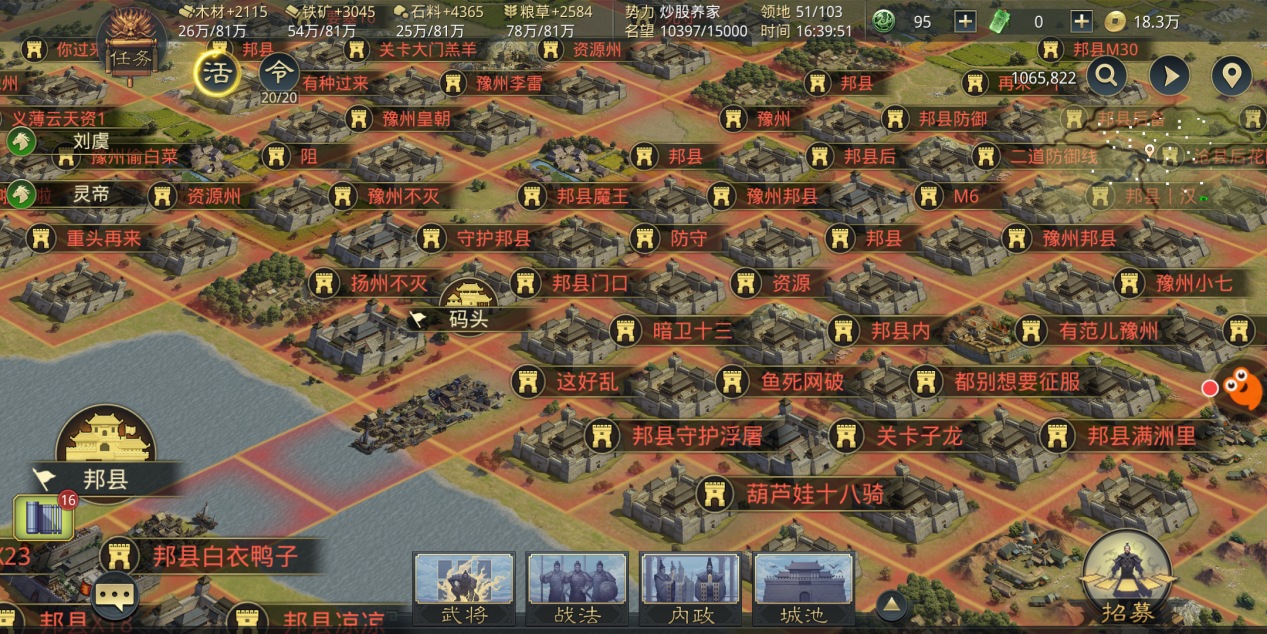Open the chat speech bubble

(115, 598)
